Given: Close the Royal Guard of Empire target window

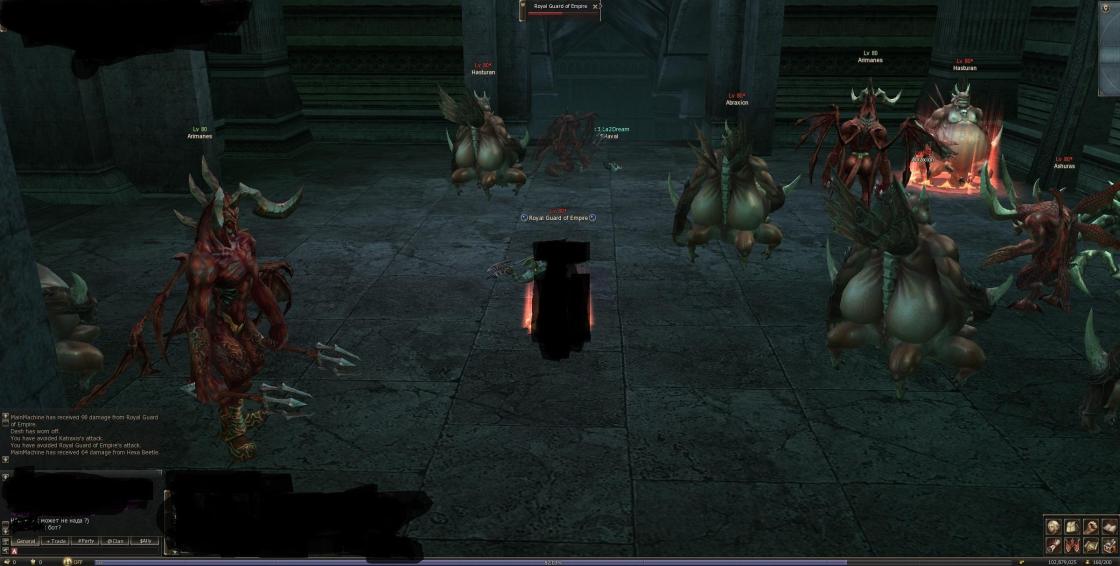Looking at the screenshot, I should [595, 6].
